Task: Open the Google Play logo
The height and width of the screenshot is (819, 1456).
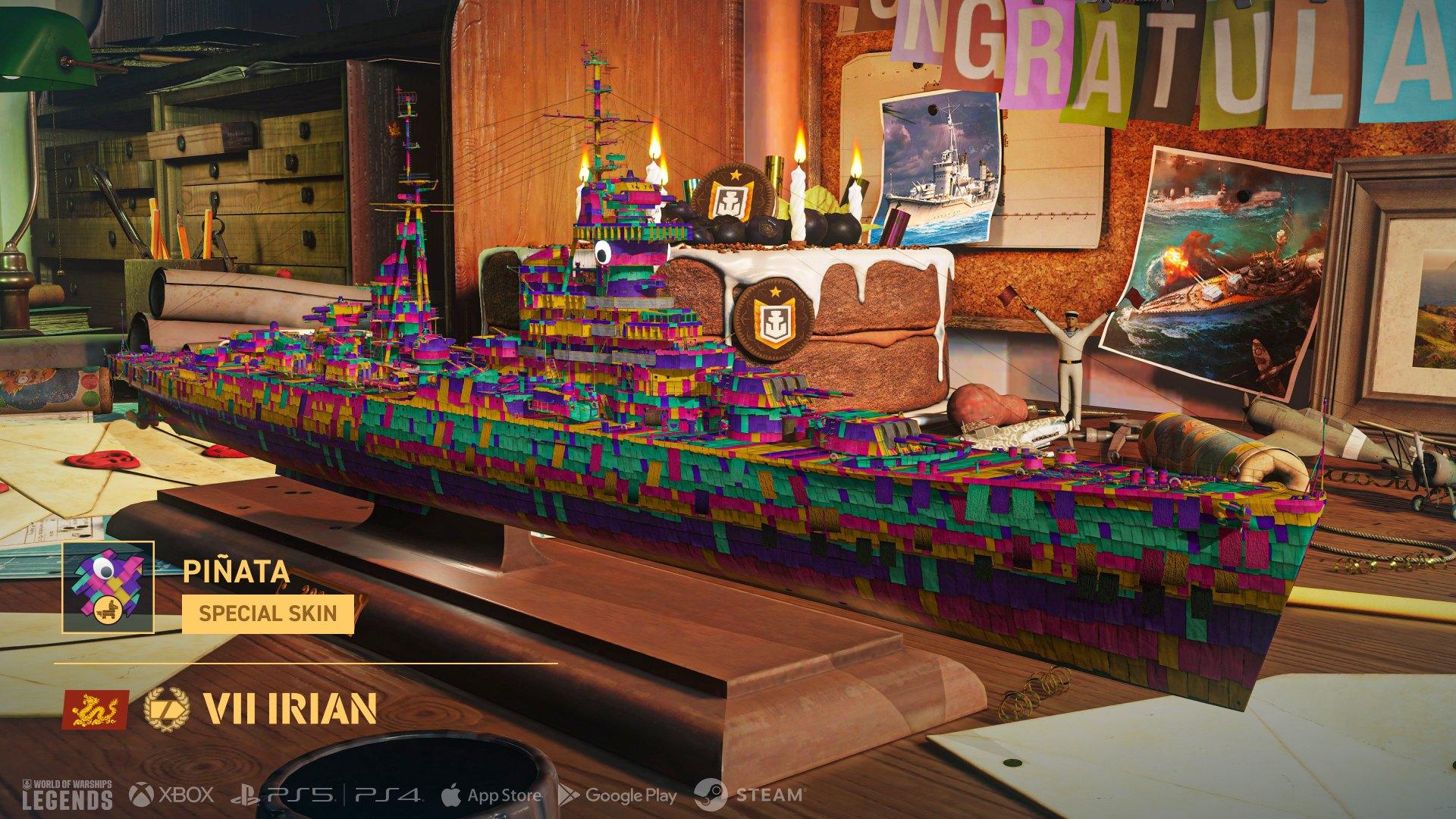Action: point(617,795)
